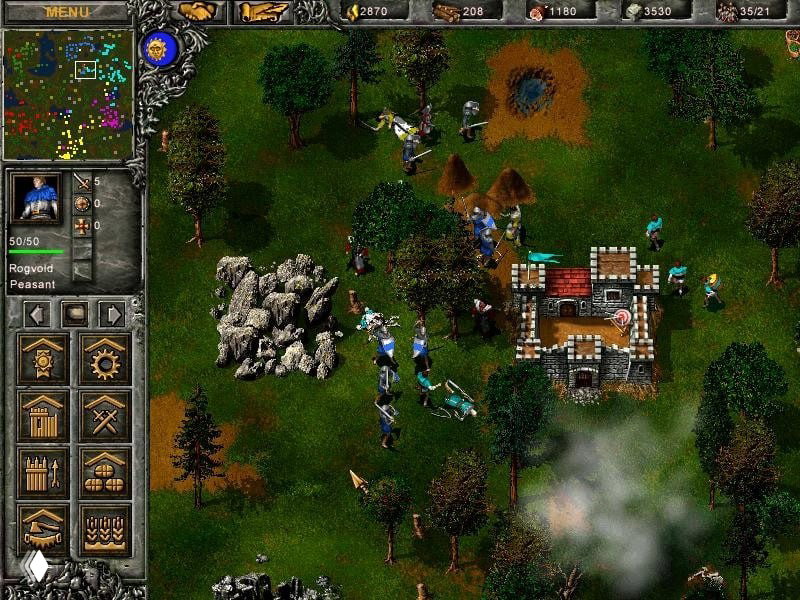Click the minimap to move the view

[x=69, y=94]
